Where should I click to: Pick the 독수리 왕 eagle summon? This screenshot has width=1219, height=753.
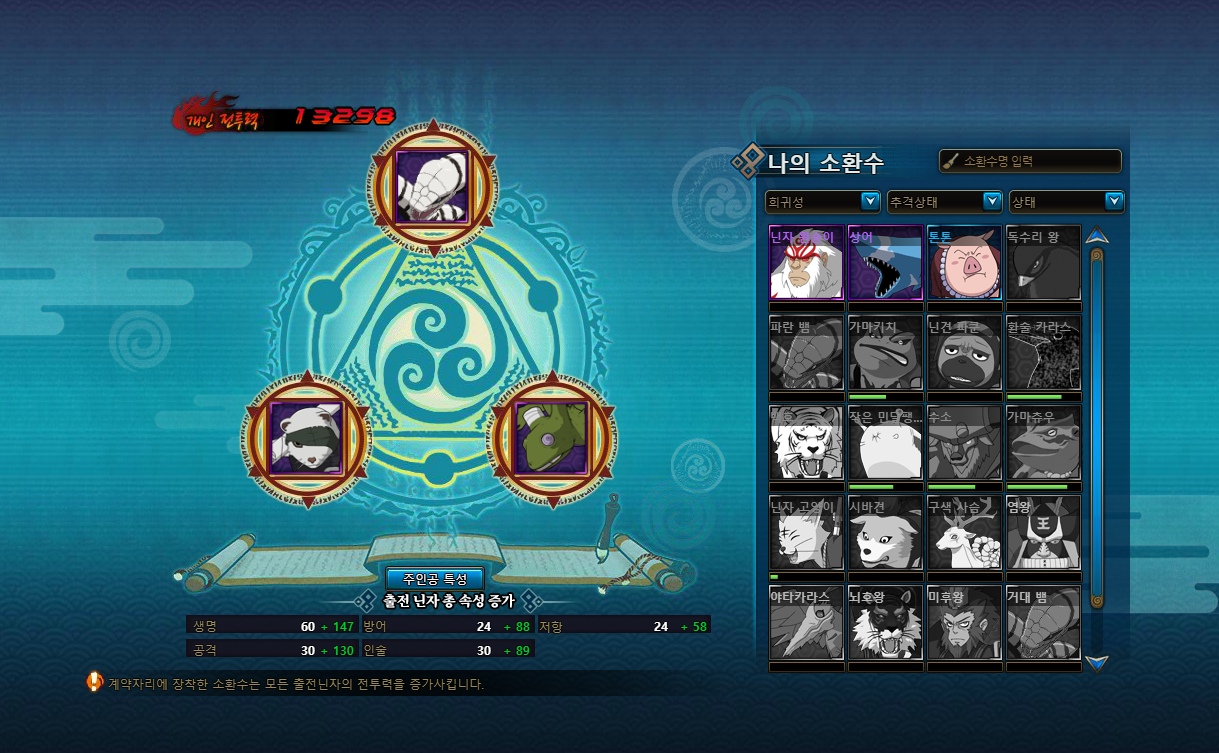pyautogui.click(x=1043, y=263)
